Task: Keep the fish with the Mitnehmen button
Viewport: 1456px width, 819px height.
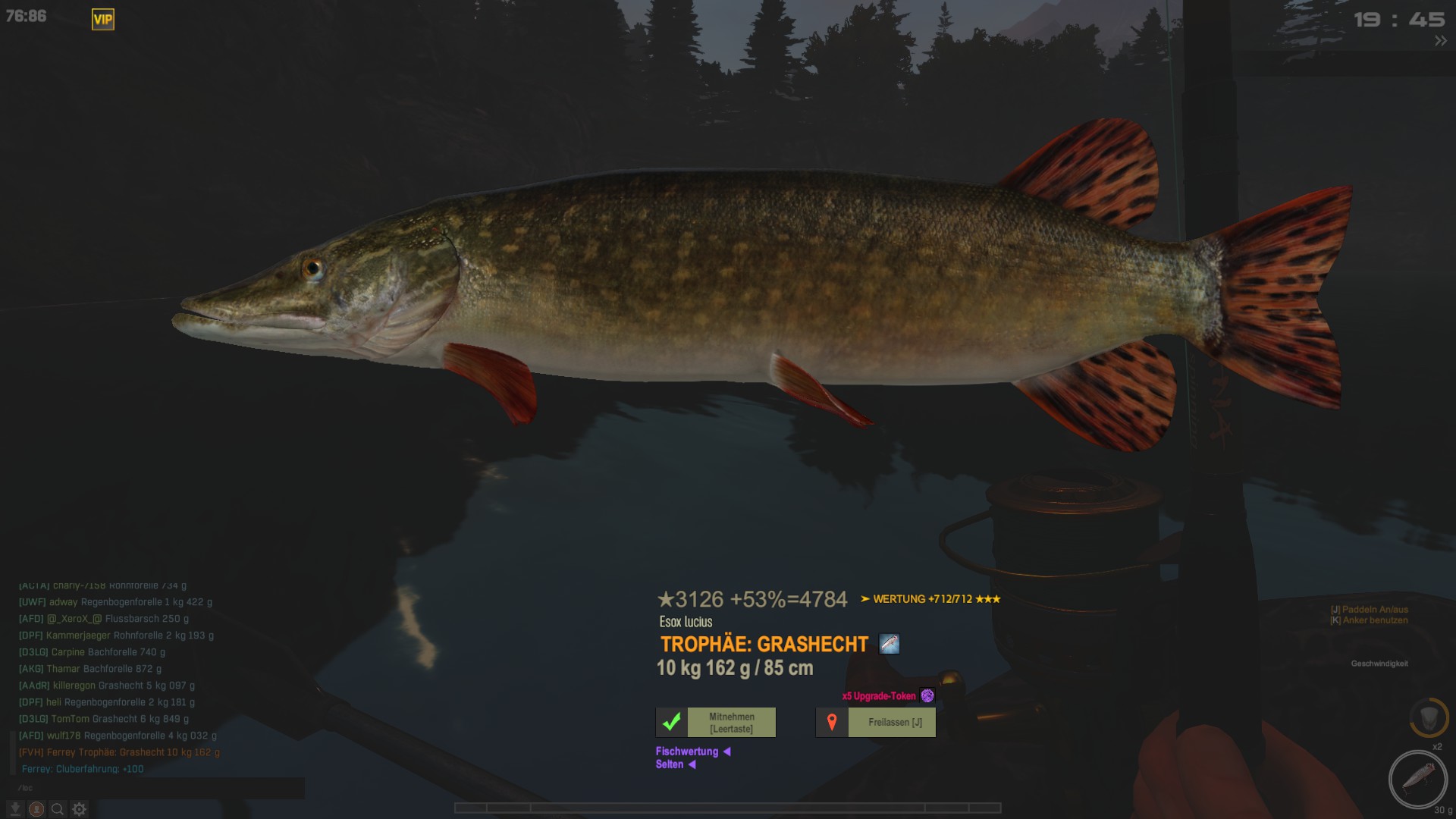Action: coord(716,723)
